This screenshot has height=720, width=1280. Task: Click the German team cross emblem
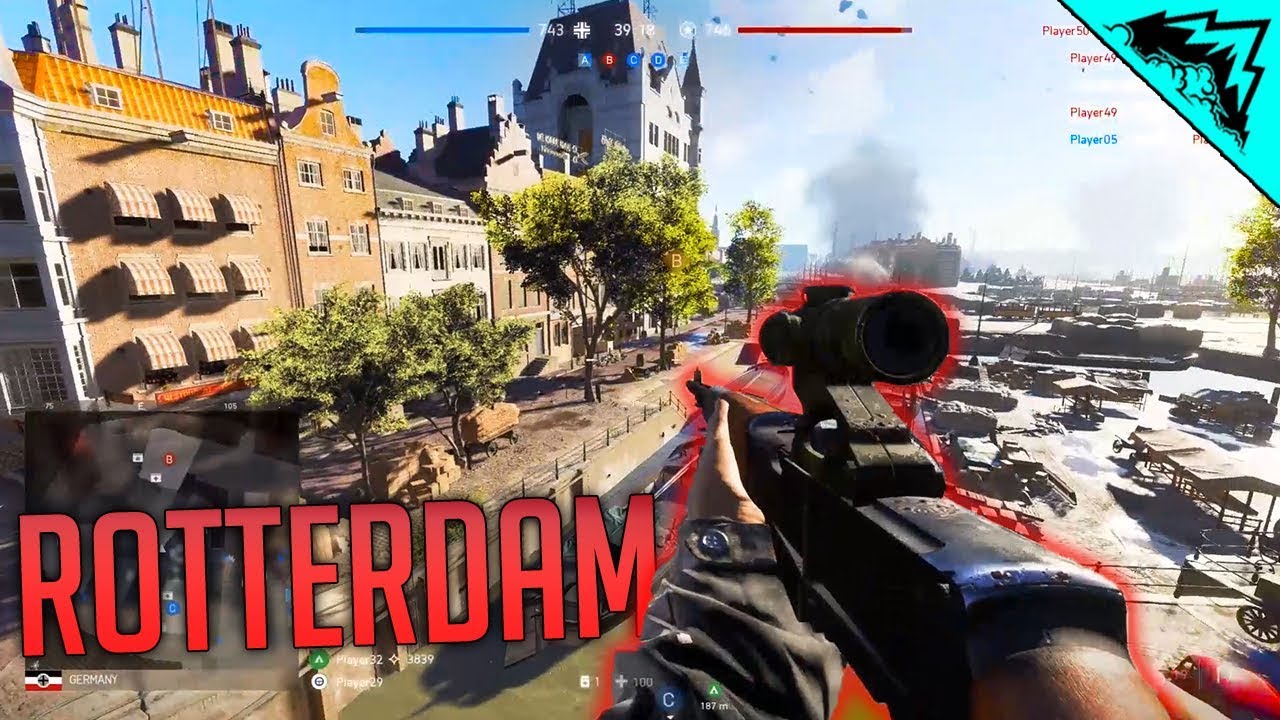(x=582, y=30)
